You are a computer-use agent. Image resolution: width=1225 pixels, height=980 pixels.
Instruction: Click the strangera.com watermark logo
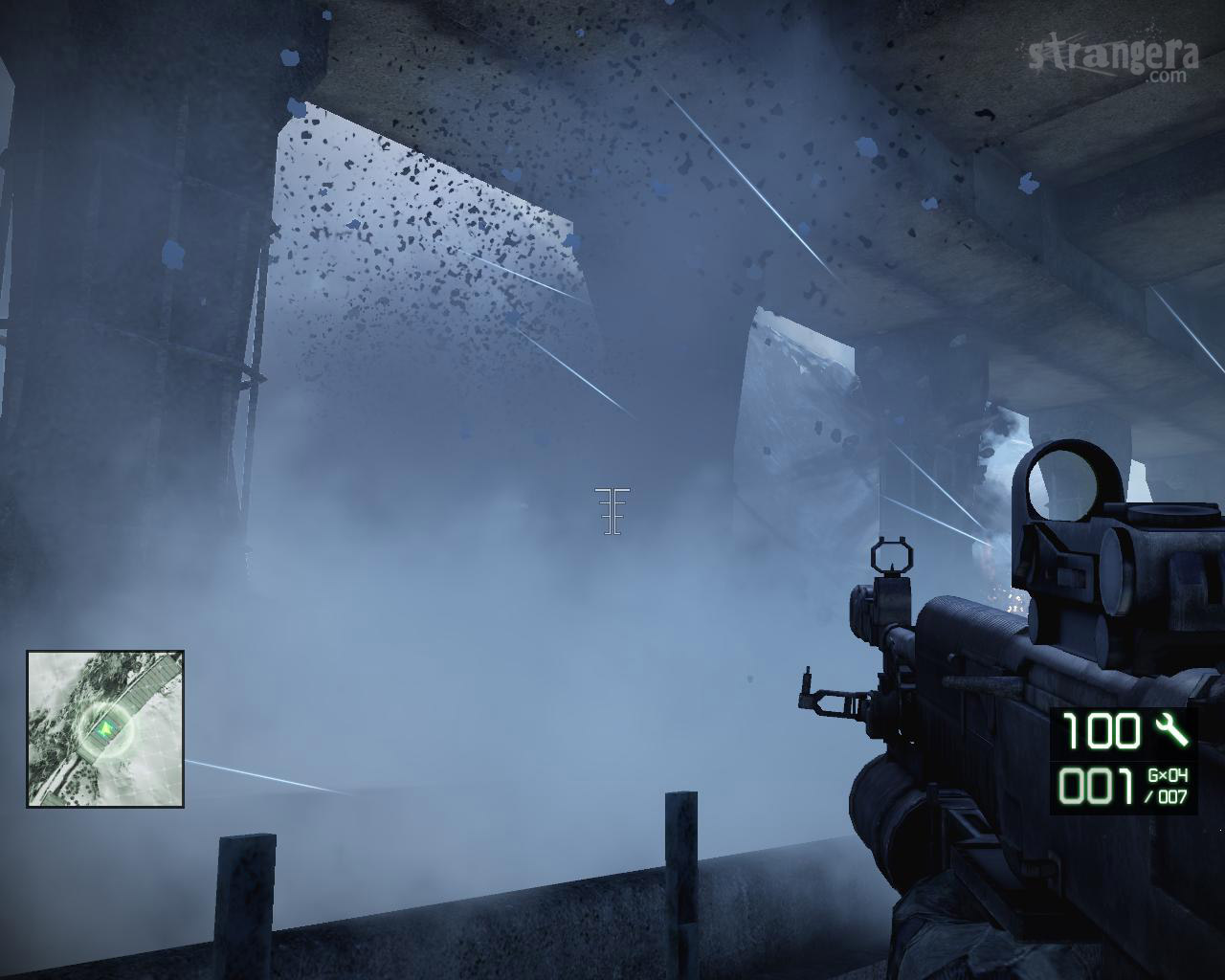point(1114,60)
